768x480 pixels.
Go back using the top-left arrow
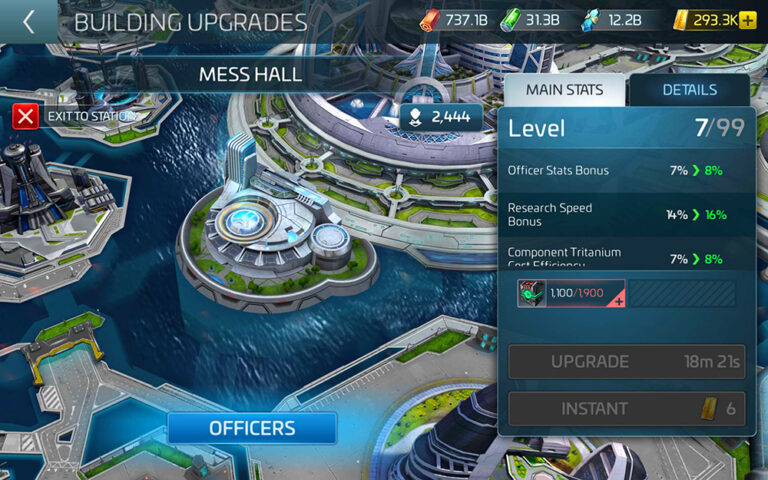click(28, 22)
